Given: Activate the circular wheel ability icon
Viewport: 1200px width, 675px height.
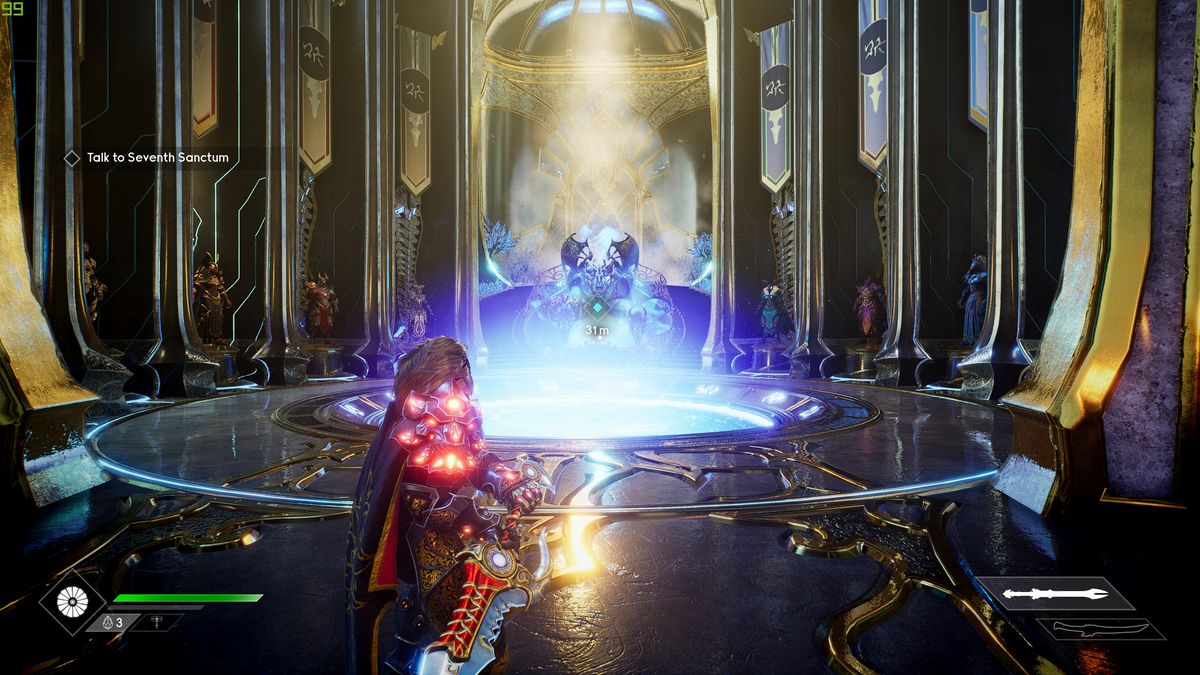Looking at the screenshot, I should [73, 601].
